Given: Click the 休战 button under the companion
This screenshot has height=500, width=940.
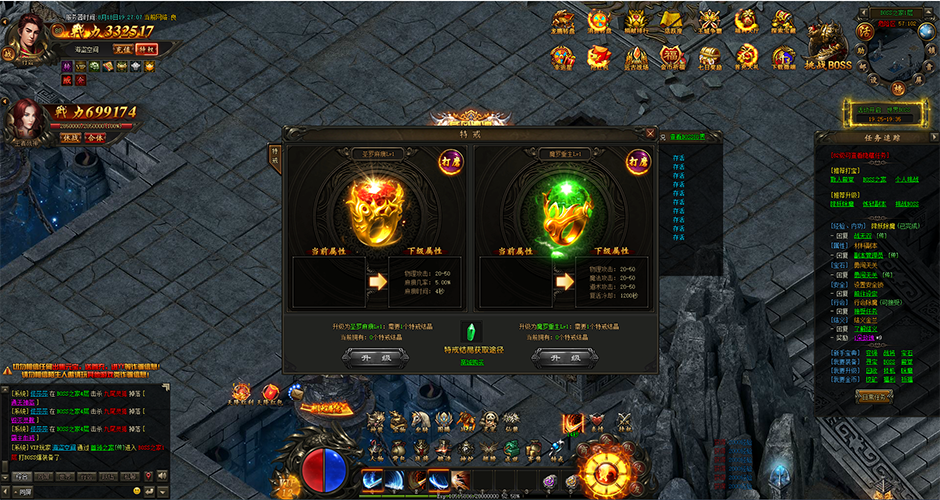Looking at the screenshot, I should [x=70, y=137].
